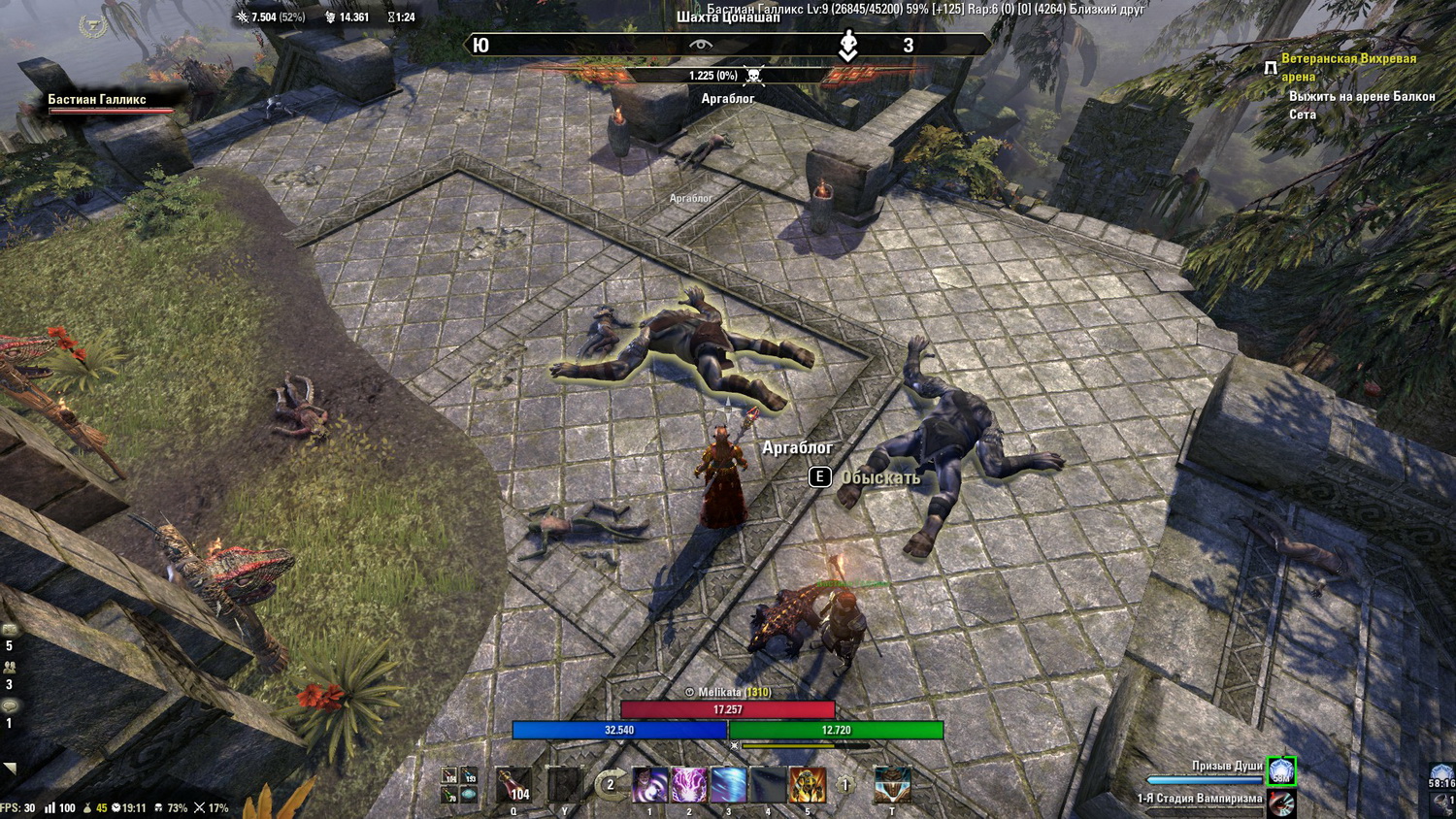Image resolution: width=1456 pixels, height=819 pixels.
Task: Use the dark blue fourth ability slot
Action: click(x=768, y=784)
